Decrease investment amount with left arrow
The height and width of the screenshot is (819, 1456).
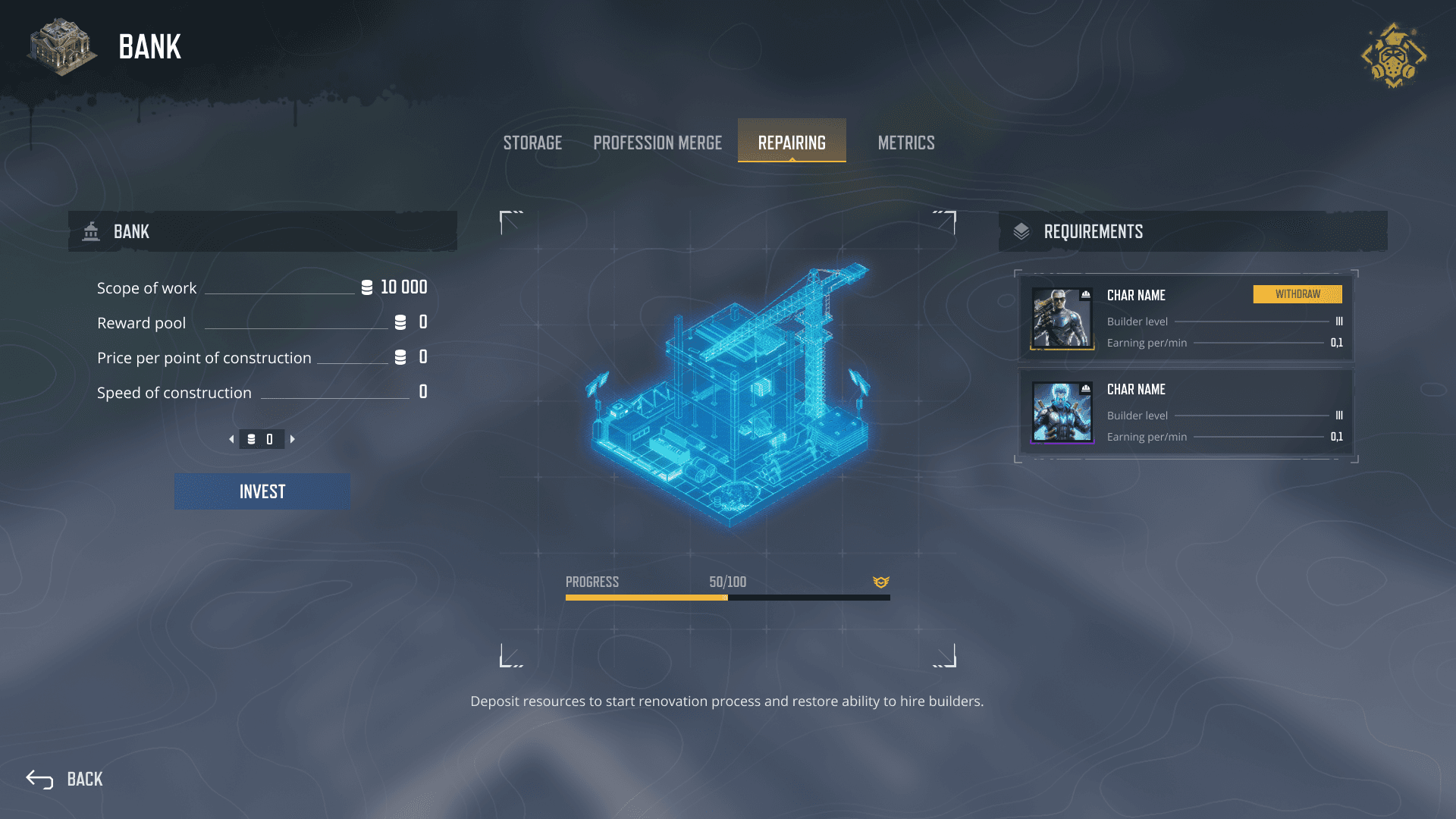(231, 439)
